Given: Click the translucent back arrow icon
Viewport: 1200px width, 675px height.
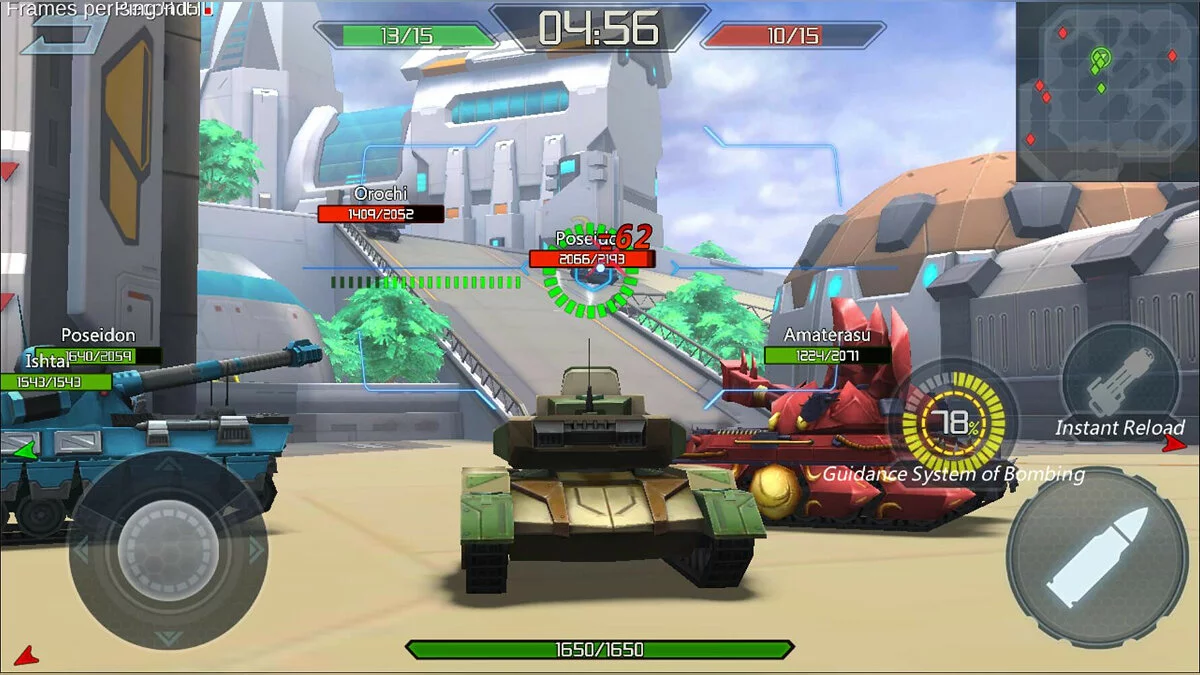Looking at the screenshot, I should 62,30.
